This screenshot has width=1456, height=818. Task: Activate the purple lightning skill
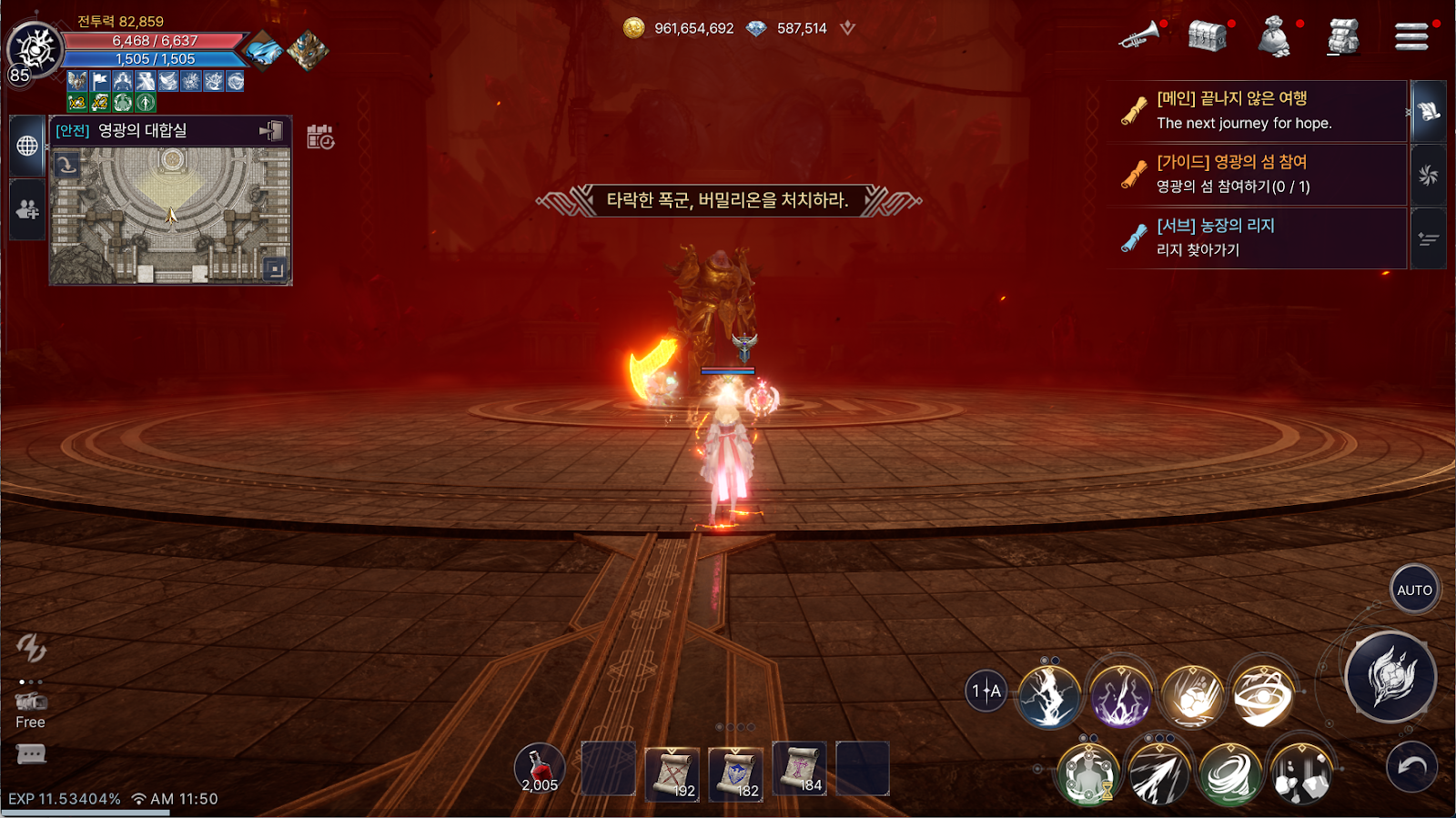point(1120,696)
